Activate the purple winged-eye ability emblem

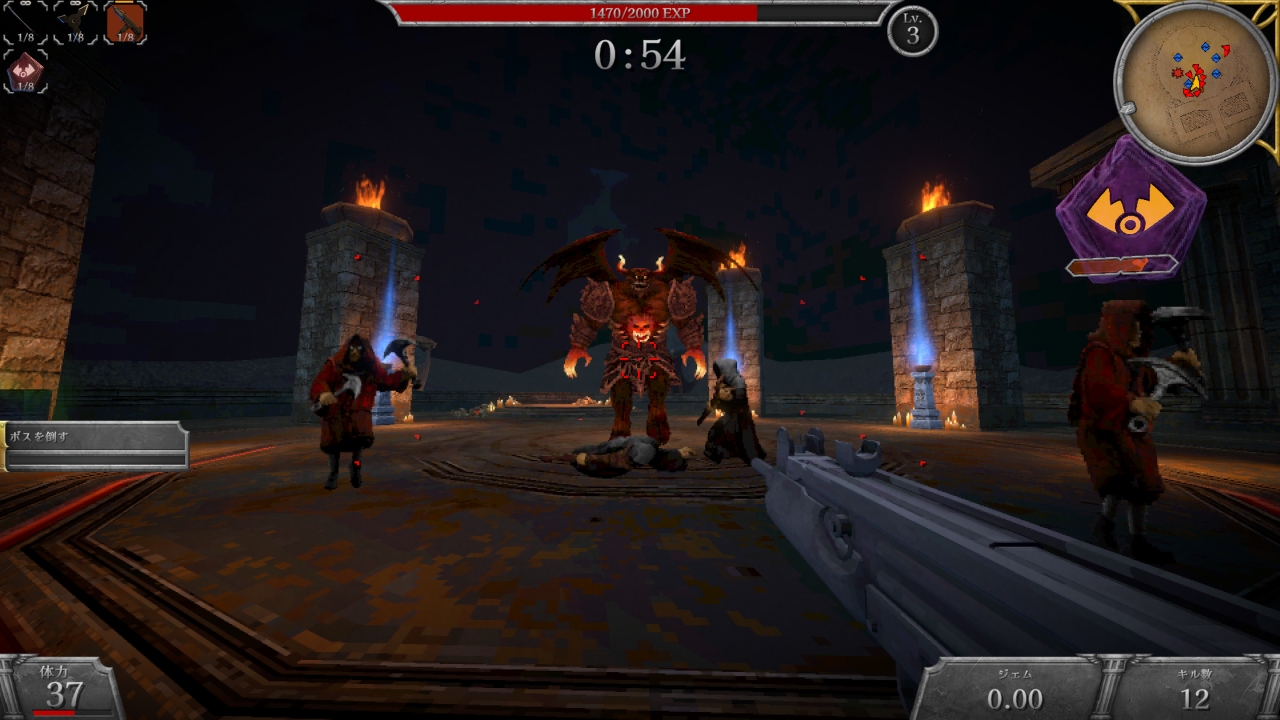pos(1130,211)
